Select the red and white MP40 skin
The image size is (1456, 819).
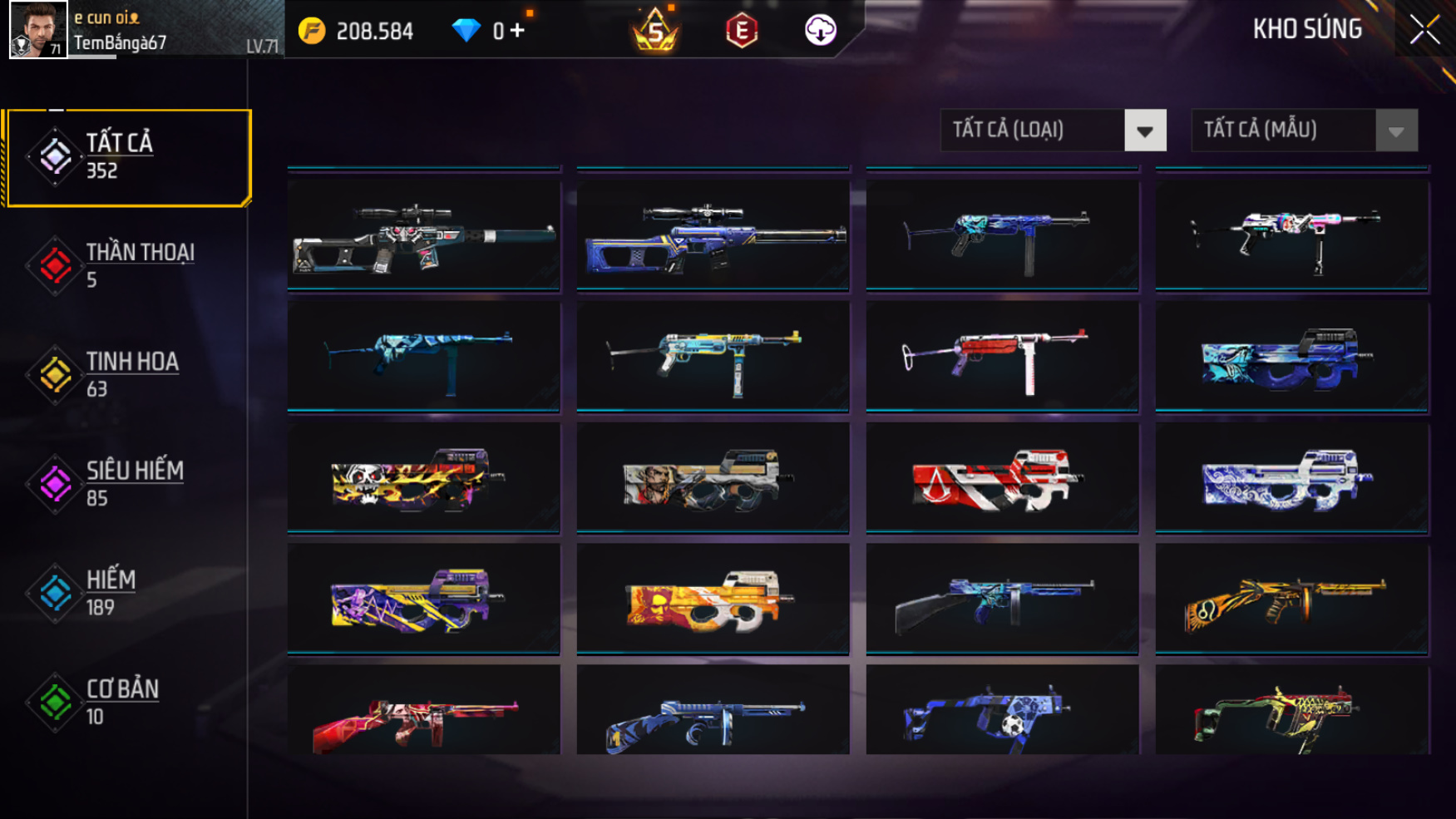pos(1001,356)
